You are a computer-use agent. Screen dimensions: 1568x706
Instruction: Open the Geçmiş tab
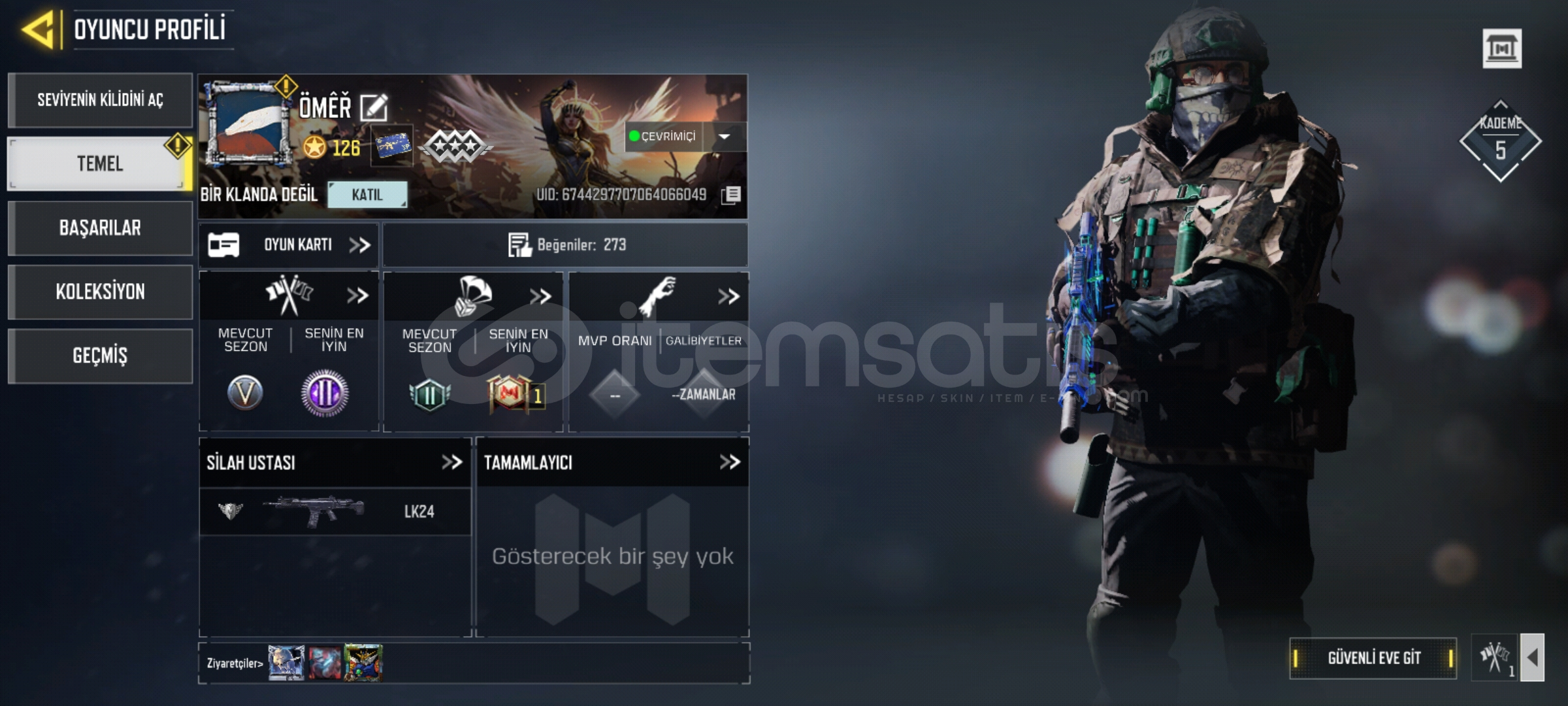(x=101, y=355)
